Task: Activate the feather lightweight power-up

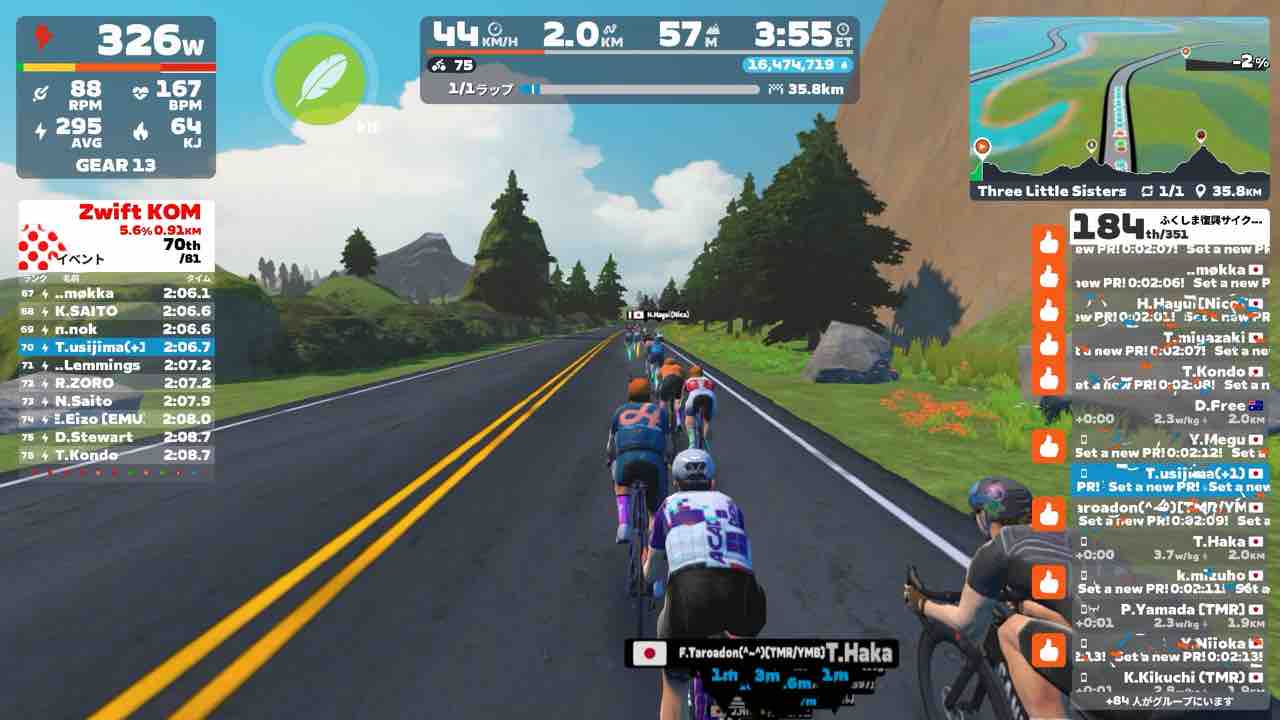Action: (311, 77)
